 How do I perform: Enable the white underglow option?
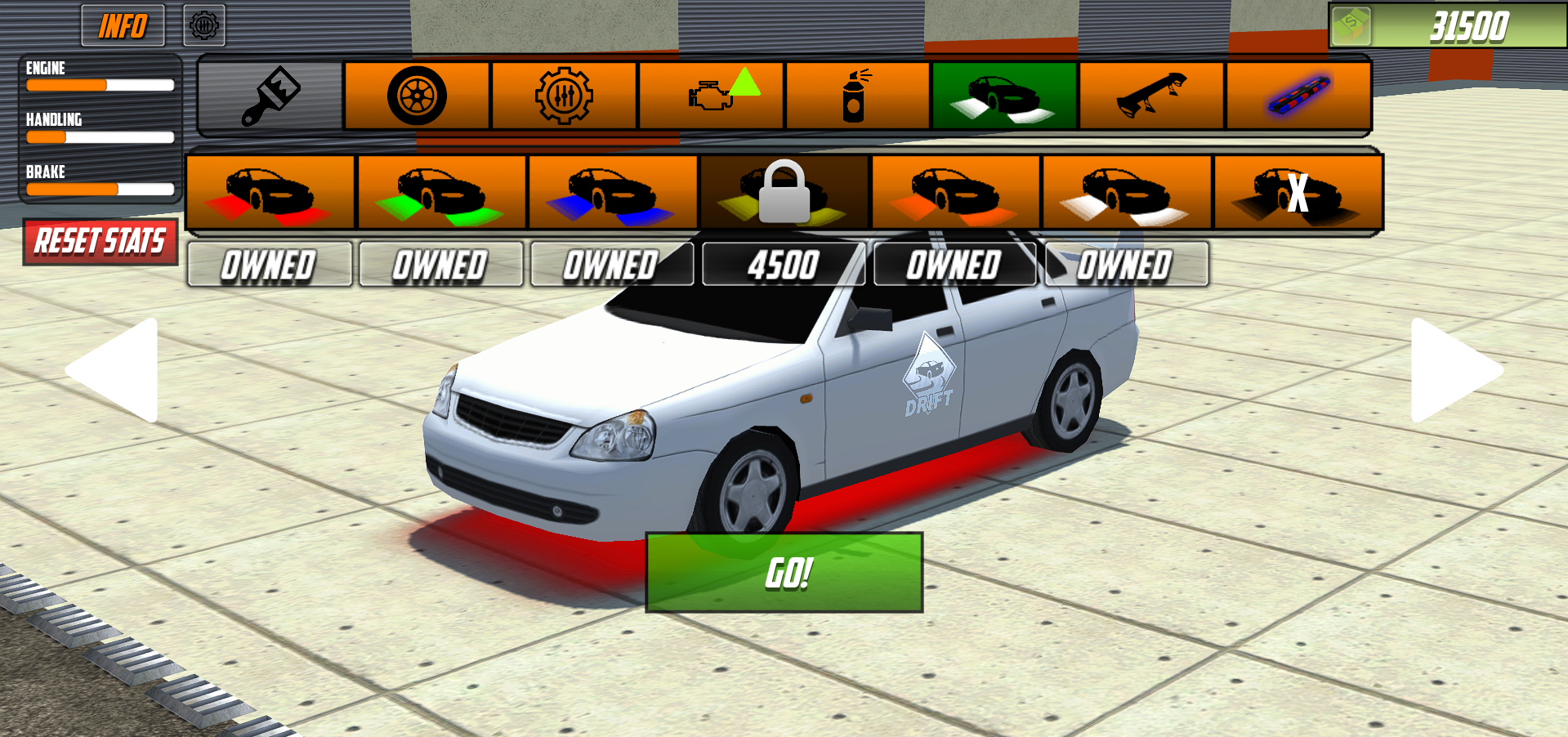pos(1126,190)
